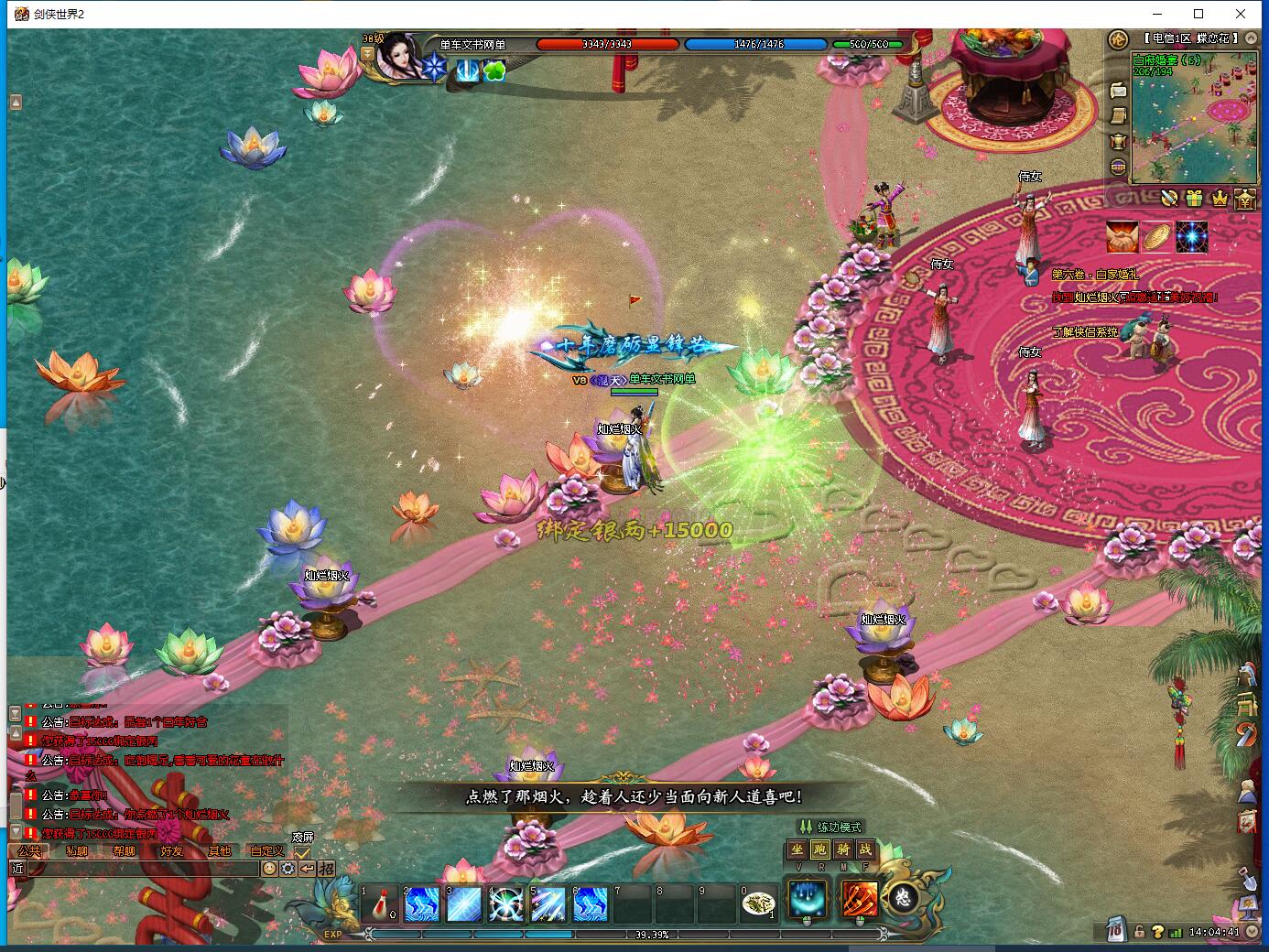Open the chat emoji smiley picker

pyautogui.click(x=269, y=869)
